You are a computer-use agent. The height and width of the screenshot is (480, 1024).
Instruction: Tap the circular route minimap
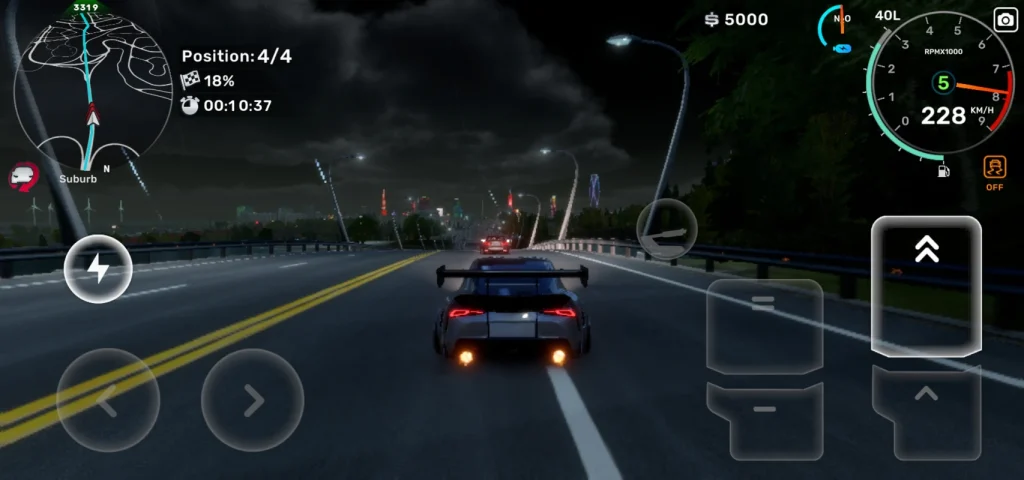pyautogui.click(x=91, y=92)
